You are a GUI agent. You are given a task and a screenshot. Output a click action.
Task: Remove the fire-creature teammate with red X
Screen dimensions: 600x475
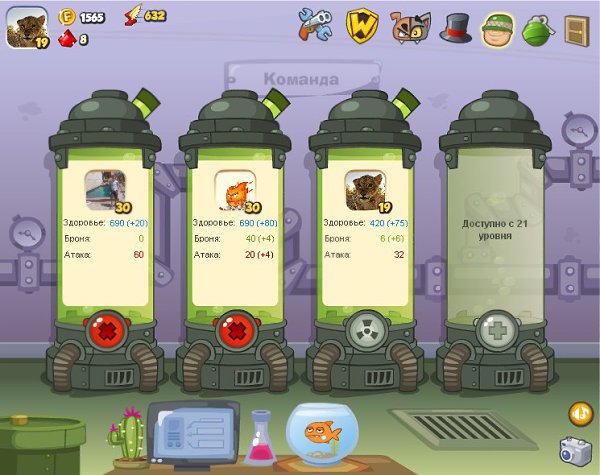point(234,331)
